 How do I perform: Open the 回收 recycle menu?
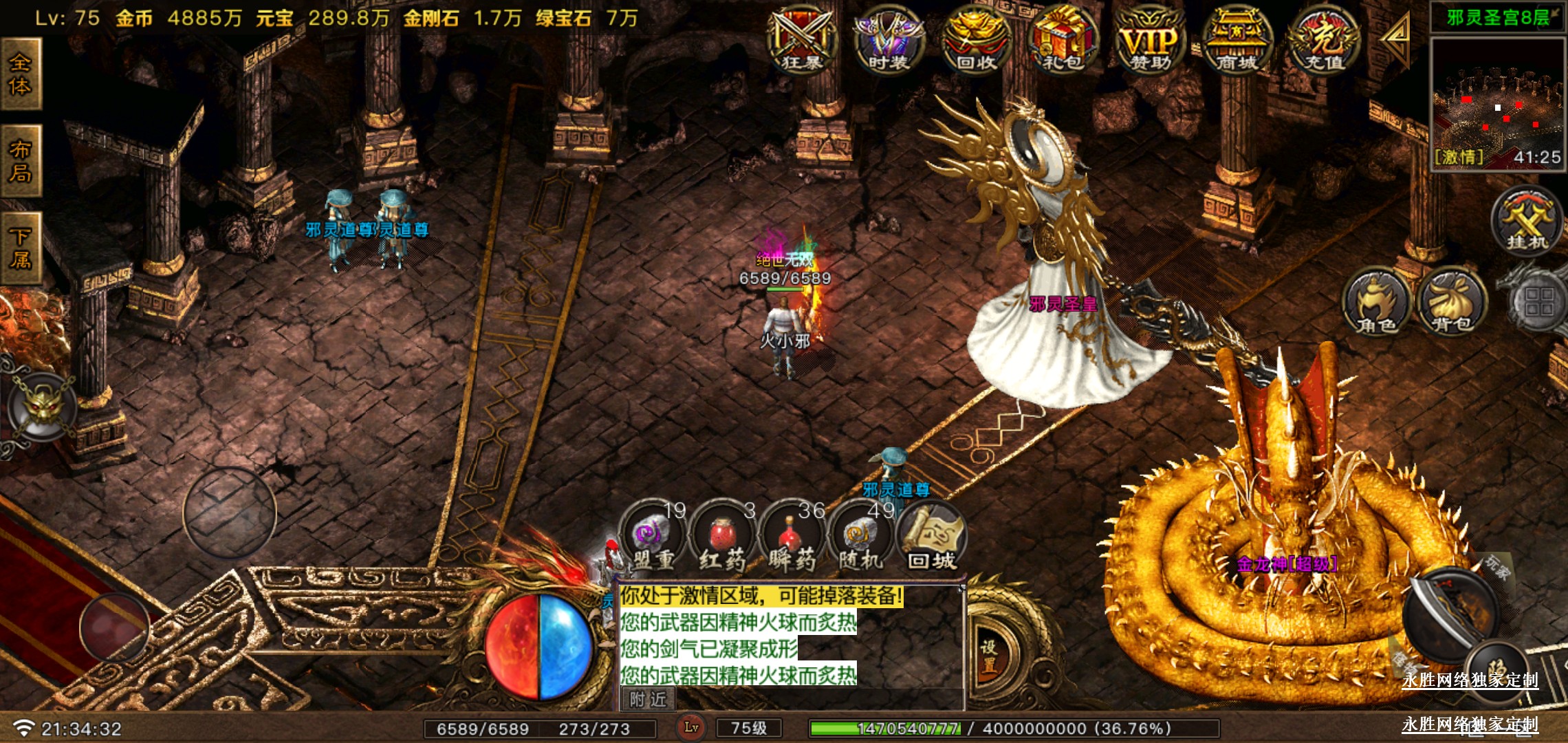click(x=976, y=40)
